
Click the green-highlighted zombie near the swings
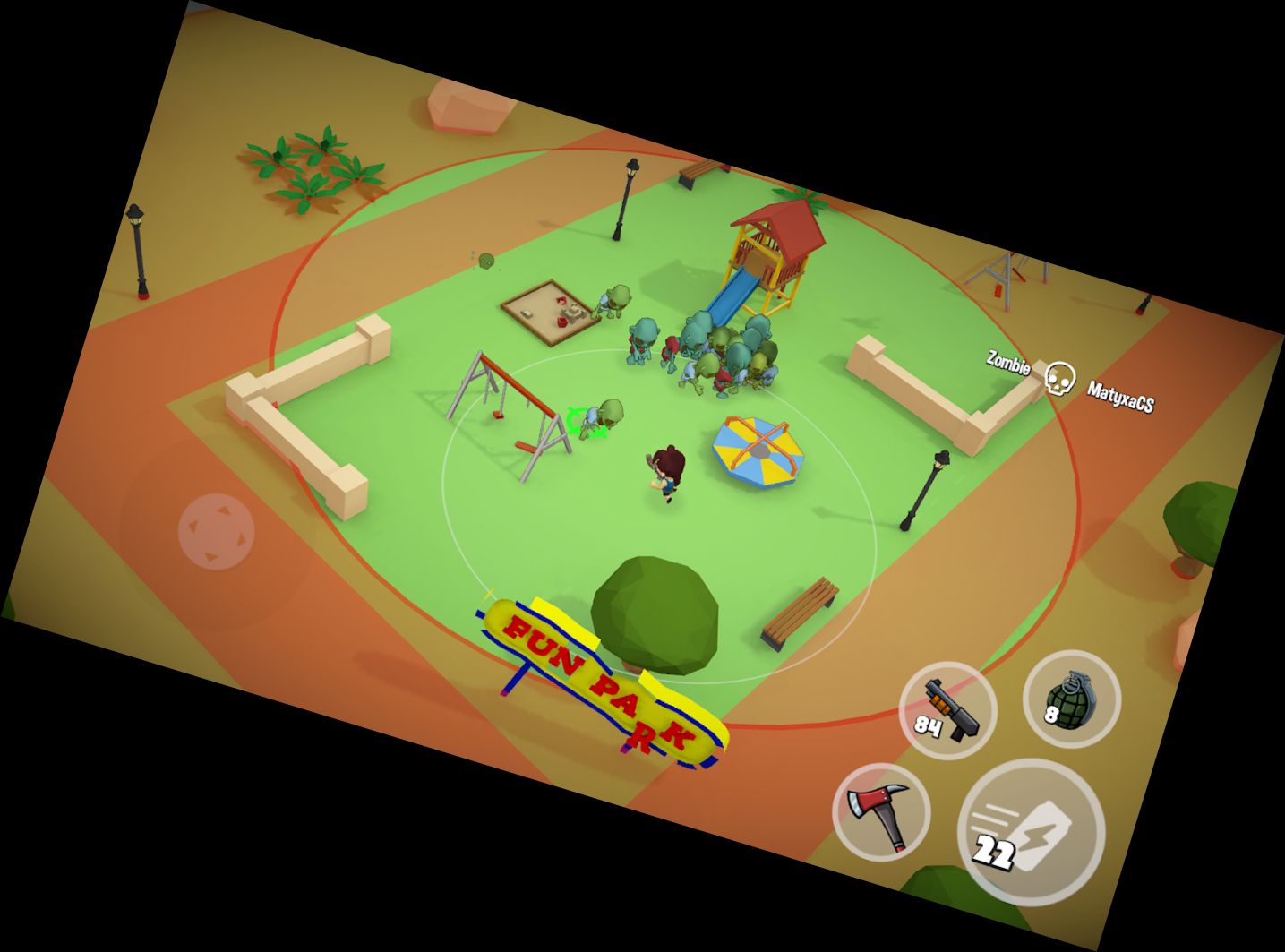coord(597,416)
